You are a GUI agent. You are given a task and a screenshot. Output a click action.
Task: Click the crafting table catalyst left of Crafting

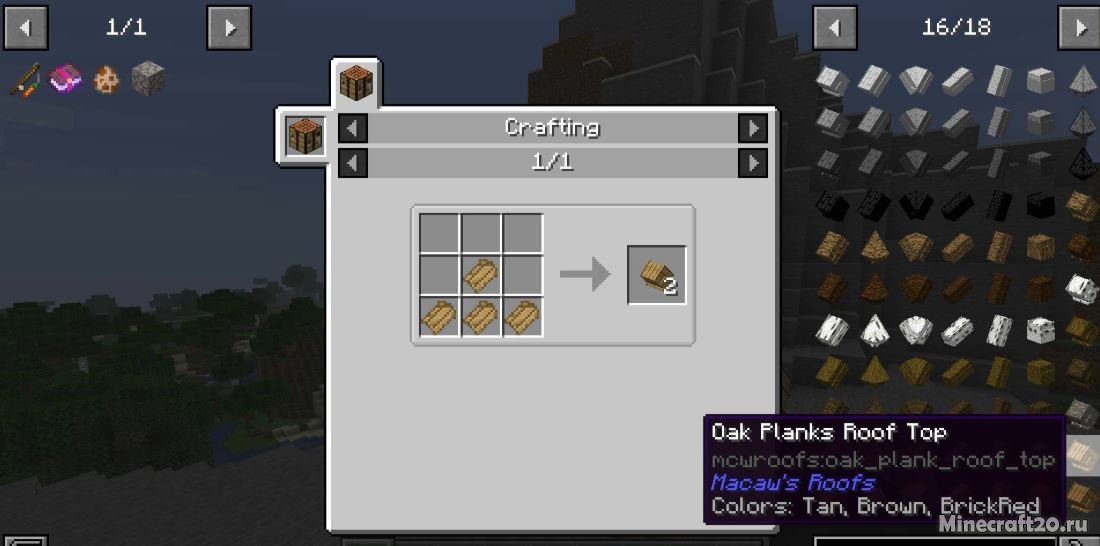304,135
